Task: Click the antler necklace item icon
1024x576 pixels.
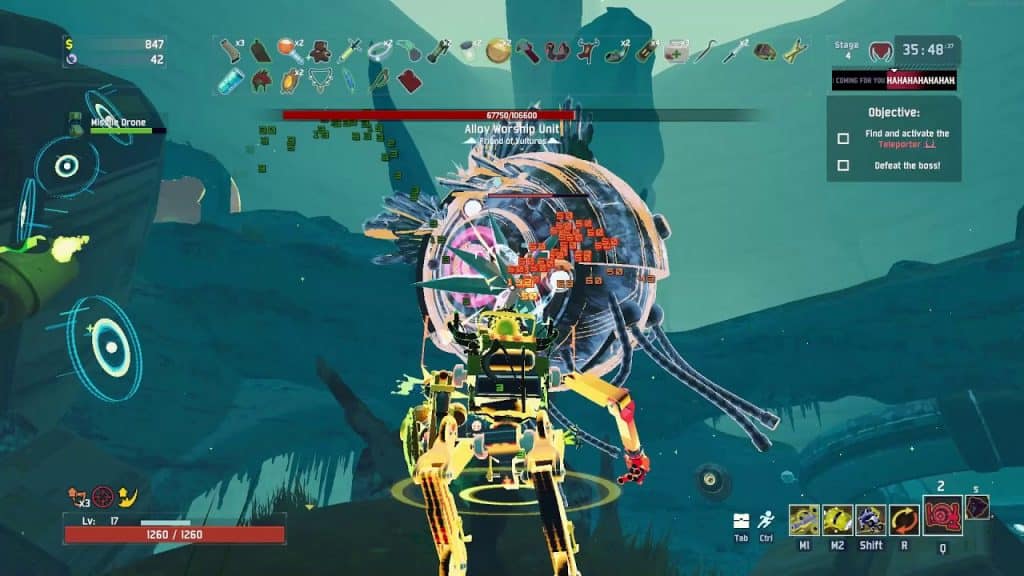Action: coord(320,80)
